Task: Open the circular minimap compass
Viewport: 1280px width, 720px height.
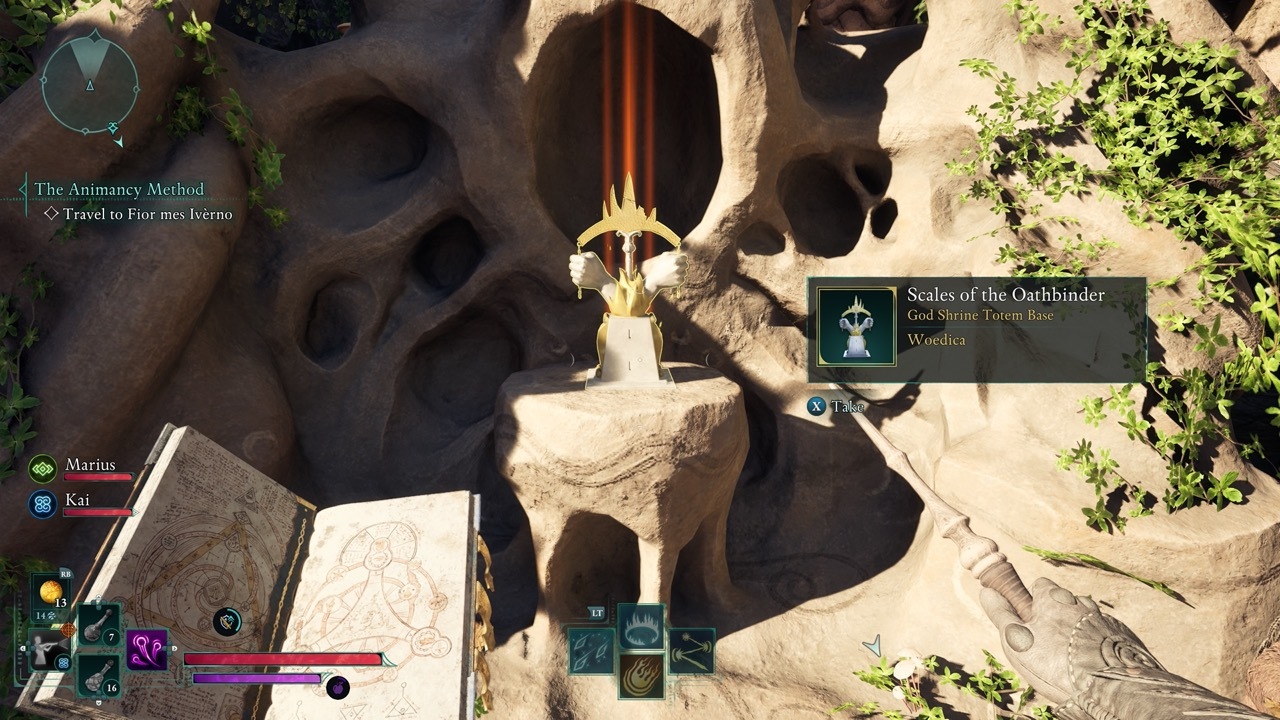Action: [89, 86]
